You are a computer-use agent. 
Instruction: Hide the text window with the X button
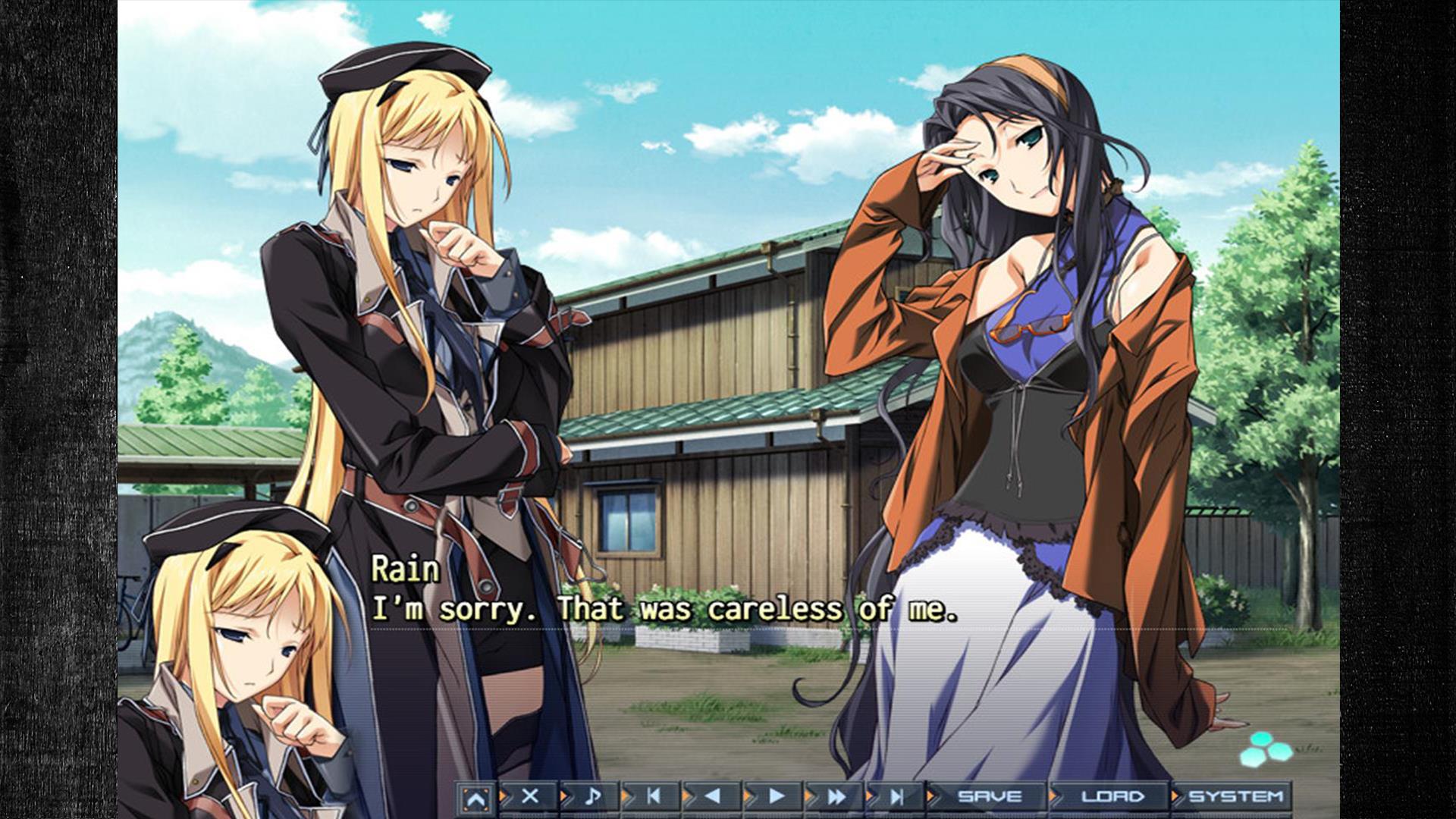click(x=530, y=796)
